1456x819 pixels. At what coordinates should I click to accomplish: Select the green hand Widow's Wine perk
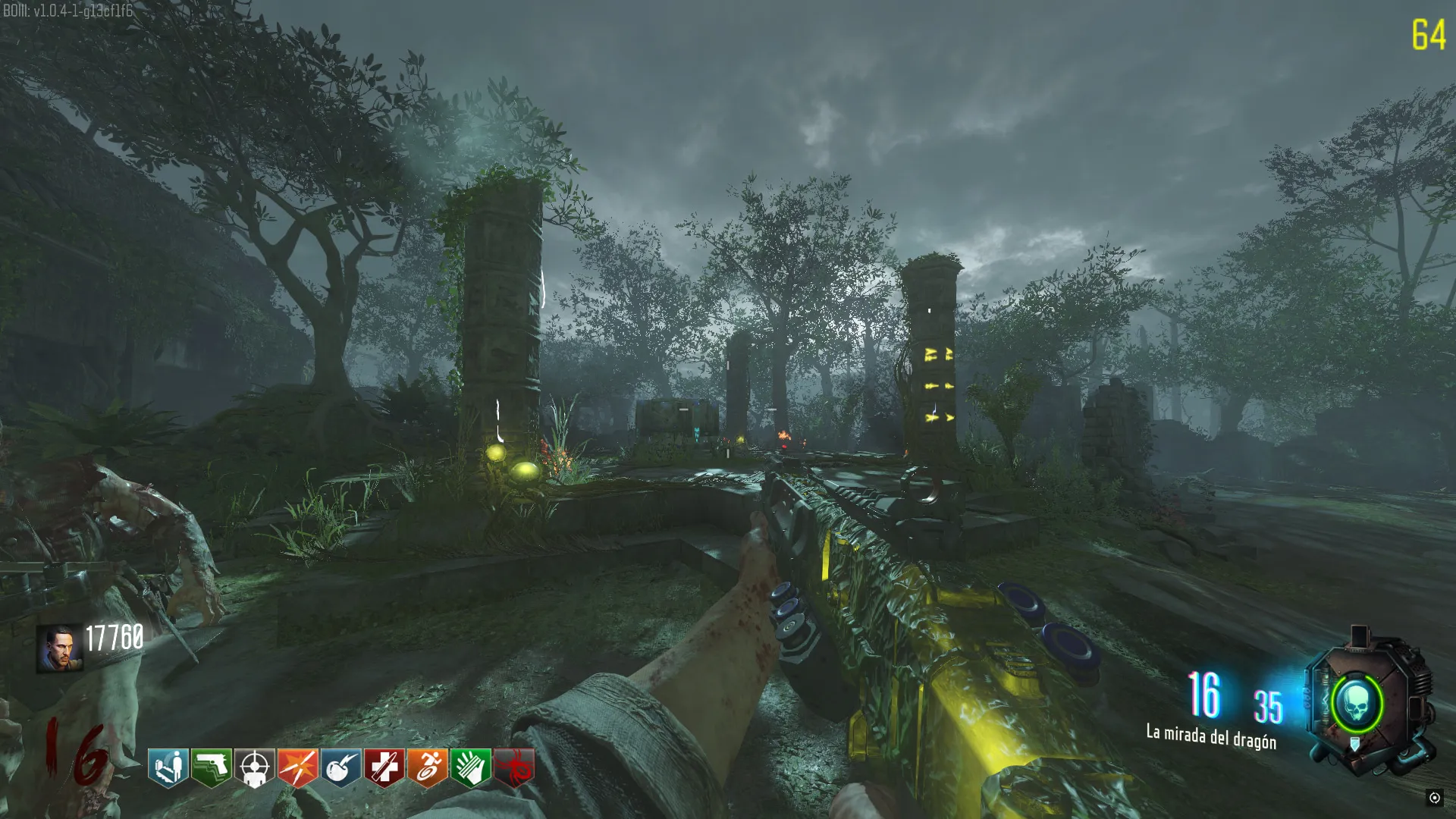(471, 767)
